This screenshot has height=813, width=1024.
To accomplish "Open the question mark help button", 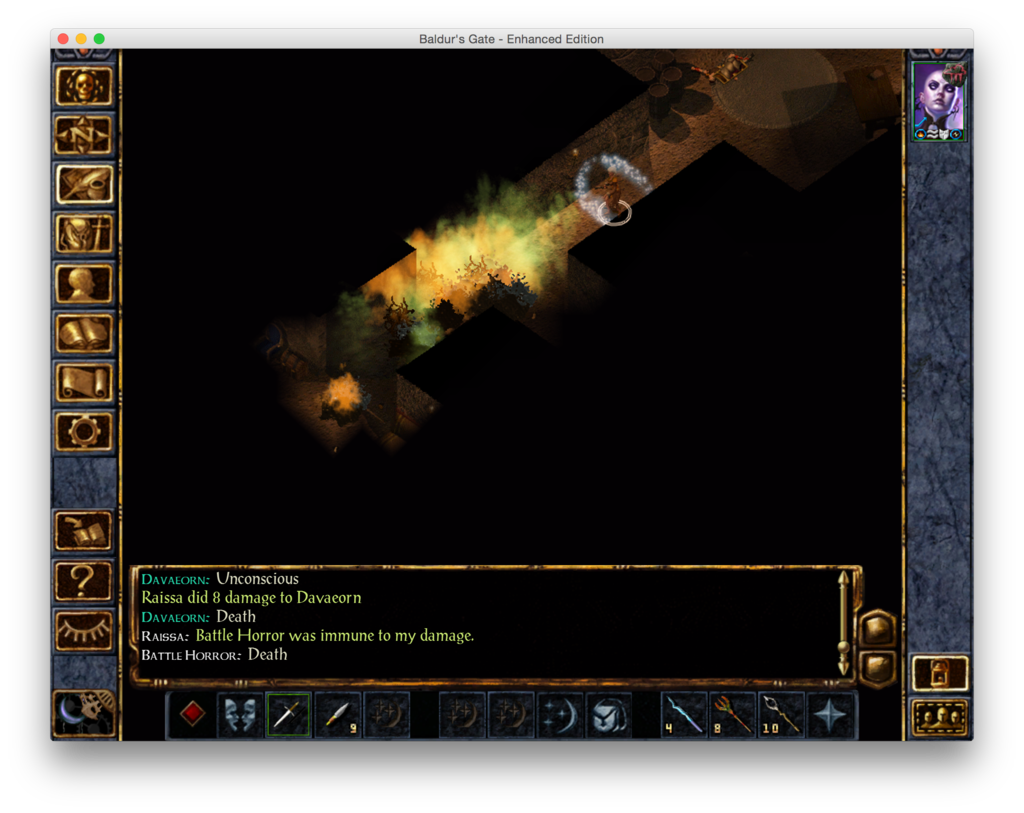I will [84, 579].
